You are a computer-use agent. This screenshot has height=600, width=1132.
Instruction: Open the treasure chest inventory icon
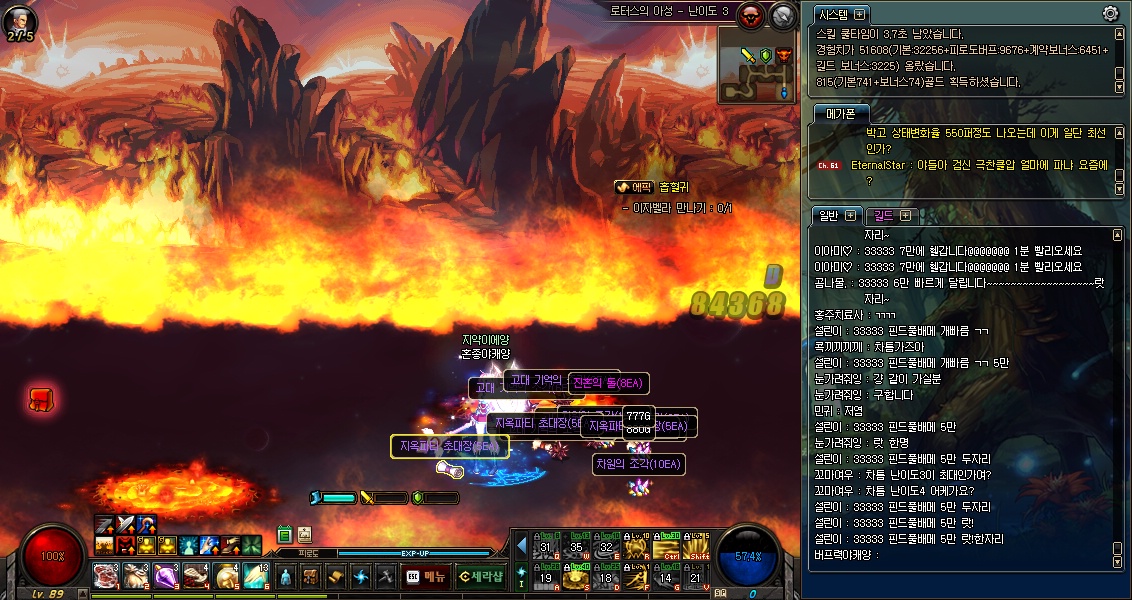311,577
